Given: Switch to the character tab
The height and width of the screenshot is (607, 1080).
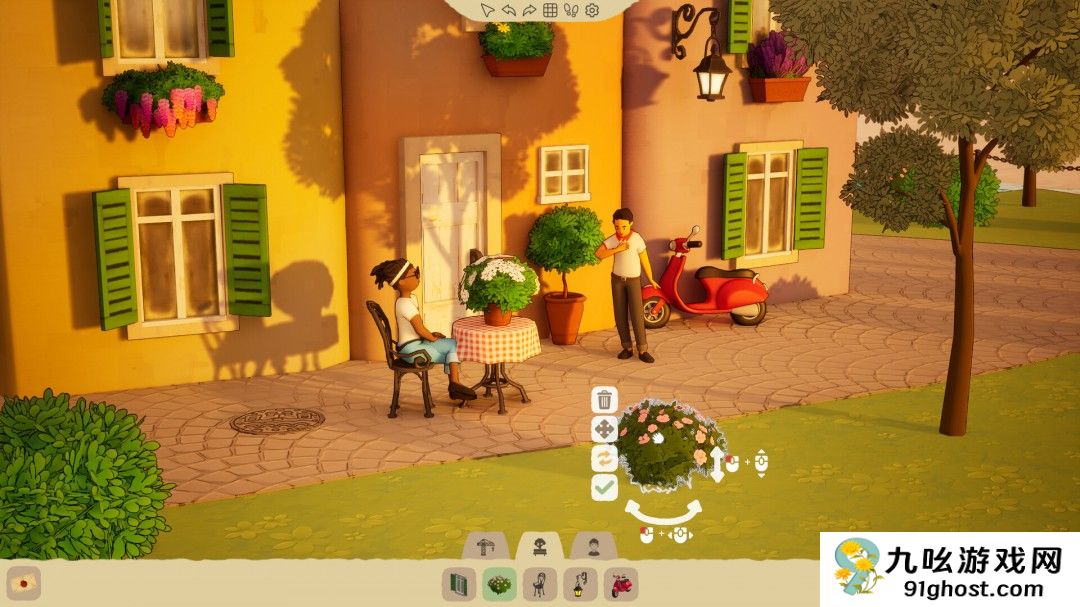Looking at the screenshot, I should pos(593,546).
